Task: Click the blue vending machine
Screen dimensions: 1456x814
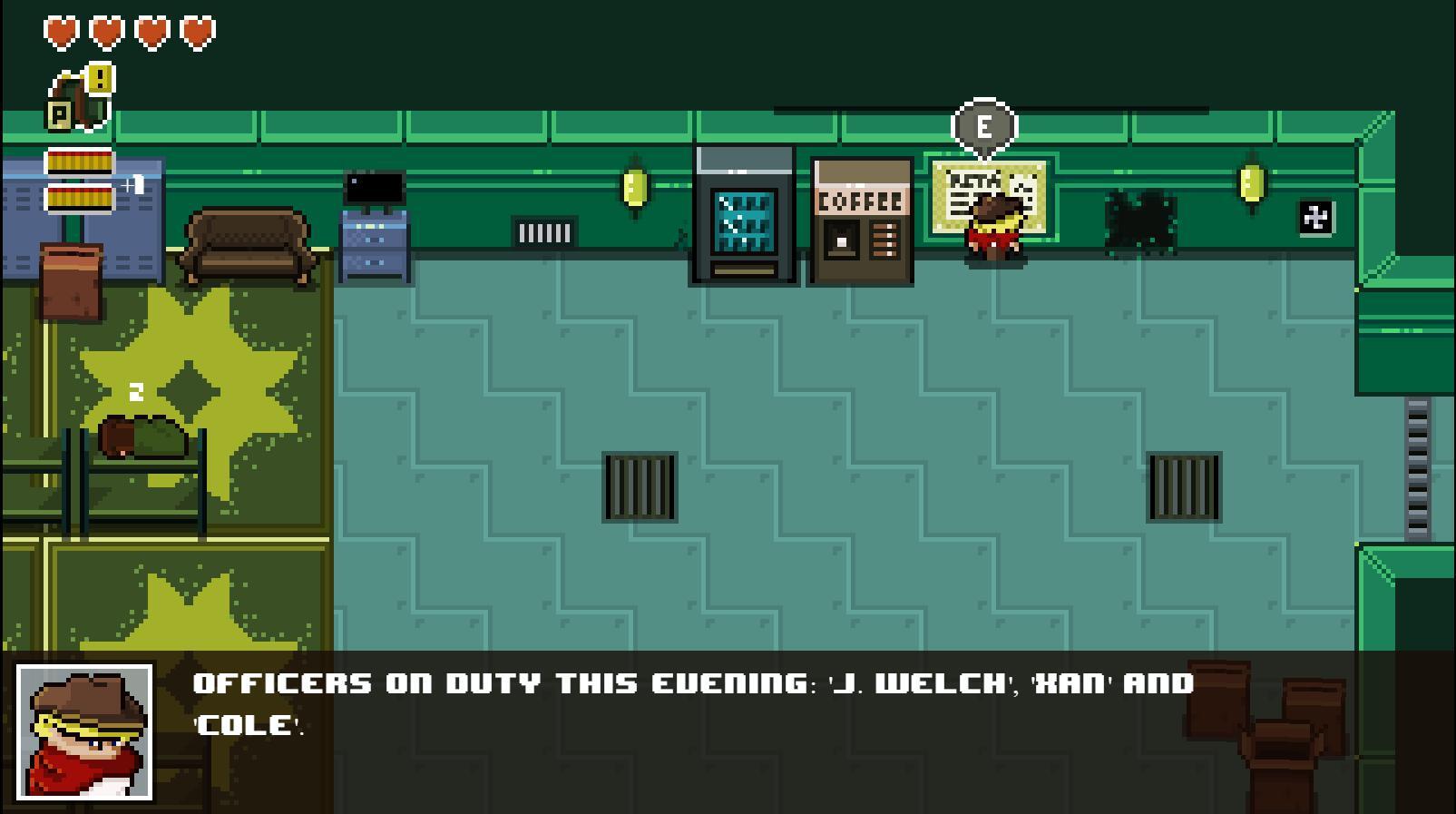Action: pyautogui.click(x=742, y=218)
